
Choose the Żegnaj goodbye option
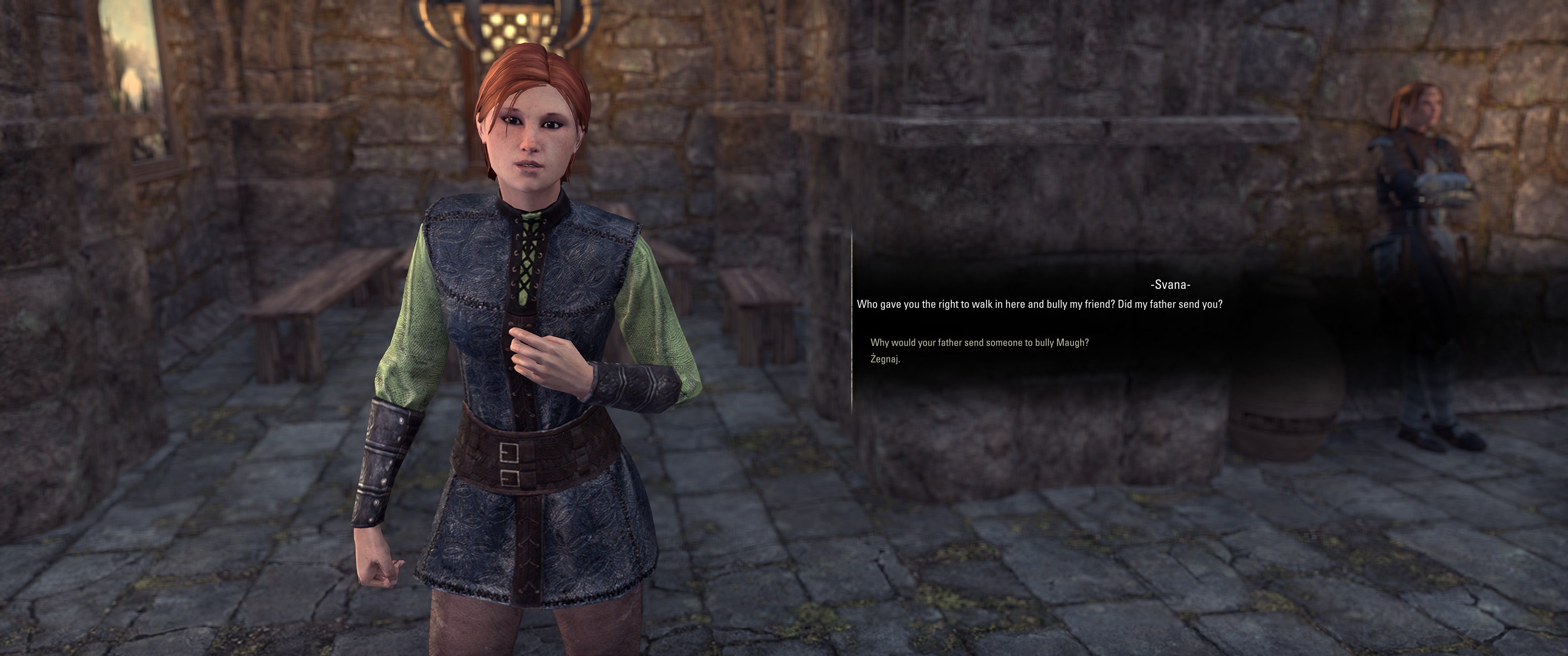click(885, 359)
